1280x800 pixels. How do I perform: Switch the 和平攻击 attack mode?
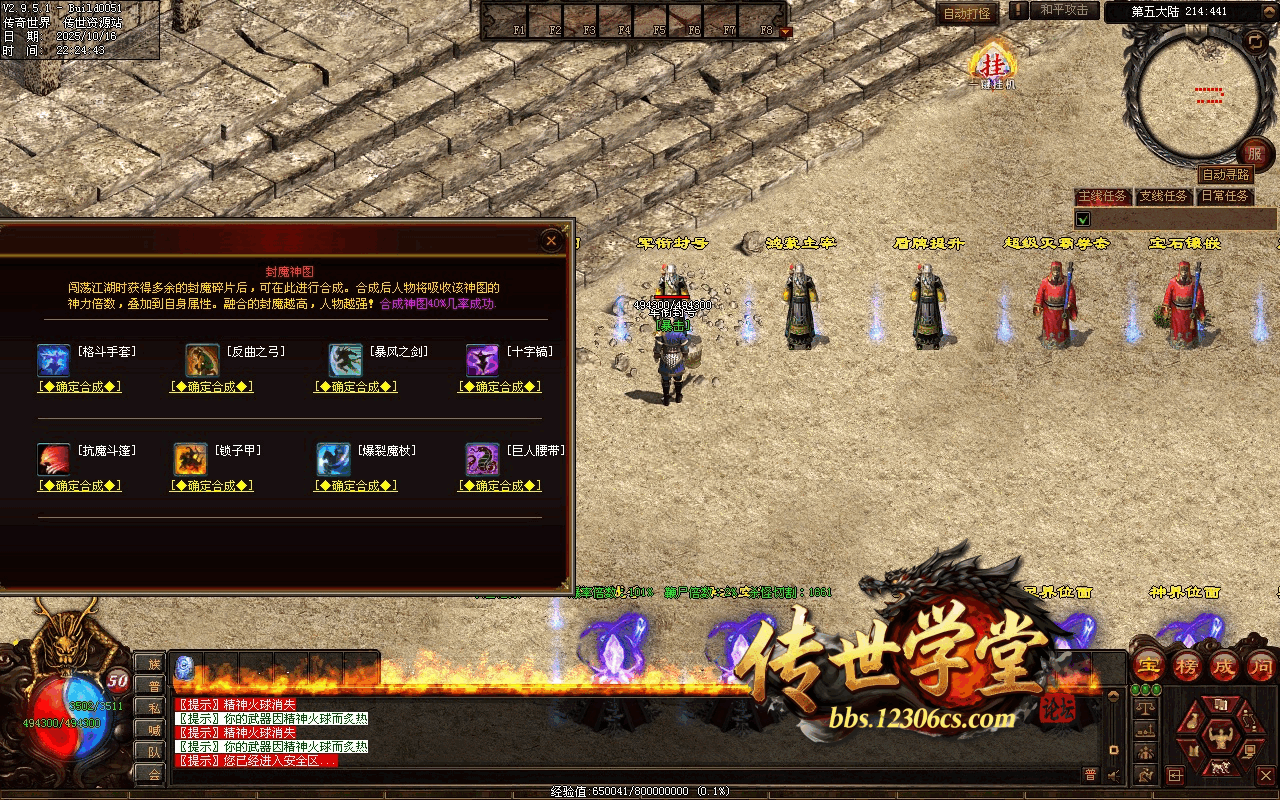(x=1063, y=11)
